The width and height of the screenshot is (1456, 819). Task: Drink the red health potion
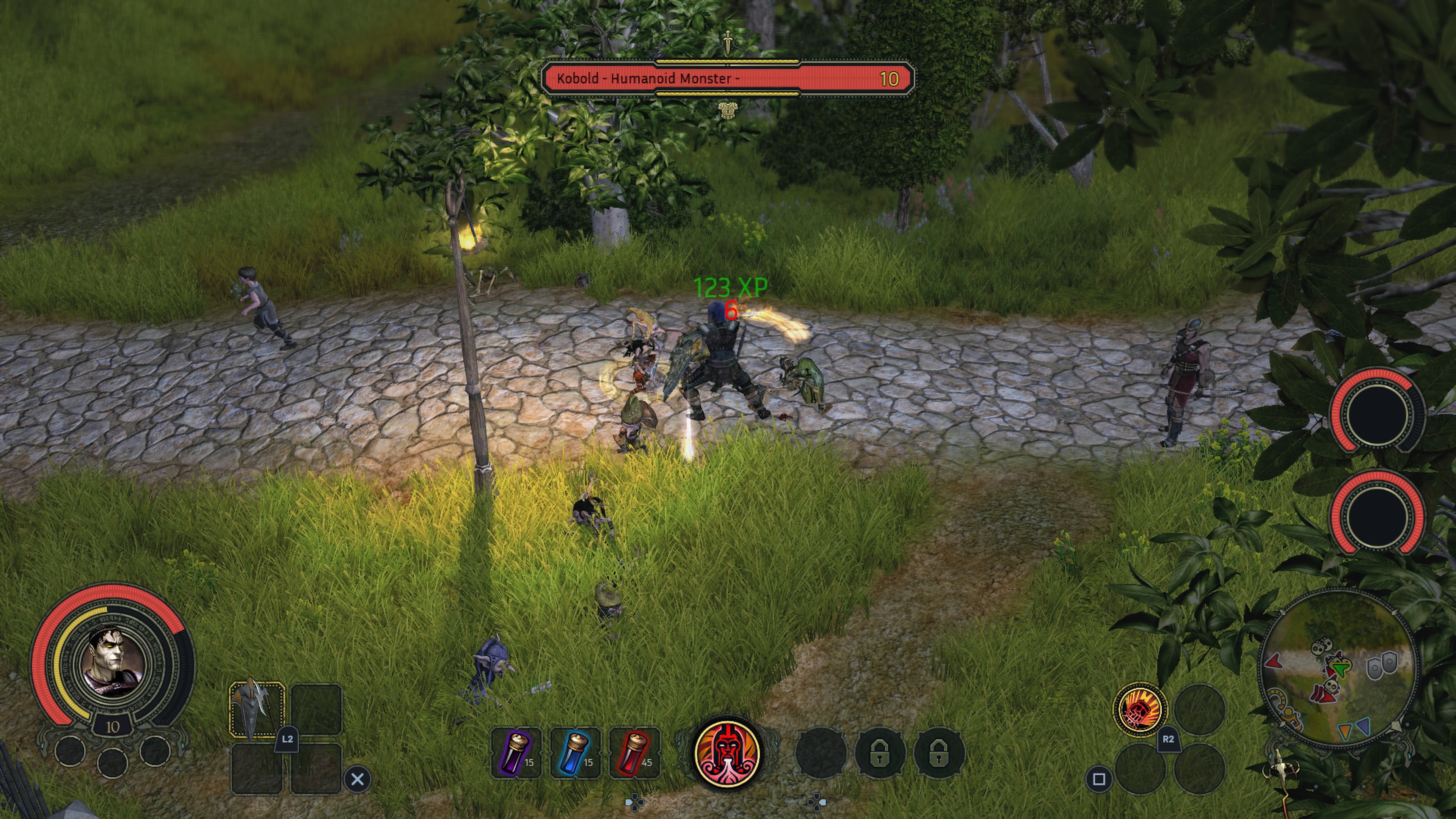[x=634, y=753]
